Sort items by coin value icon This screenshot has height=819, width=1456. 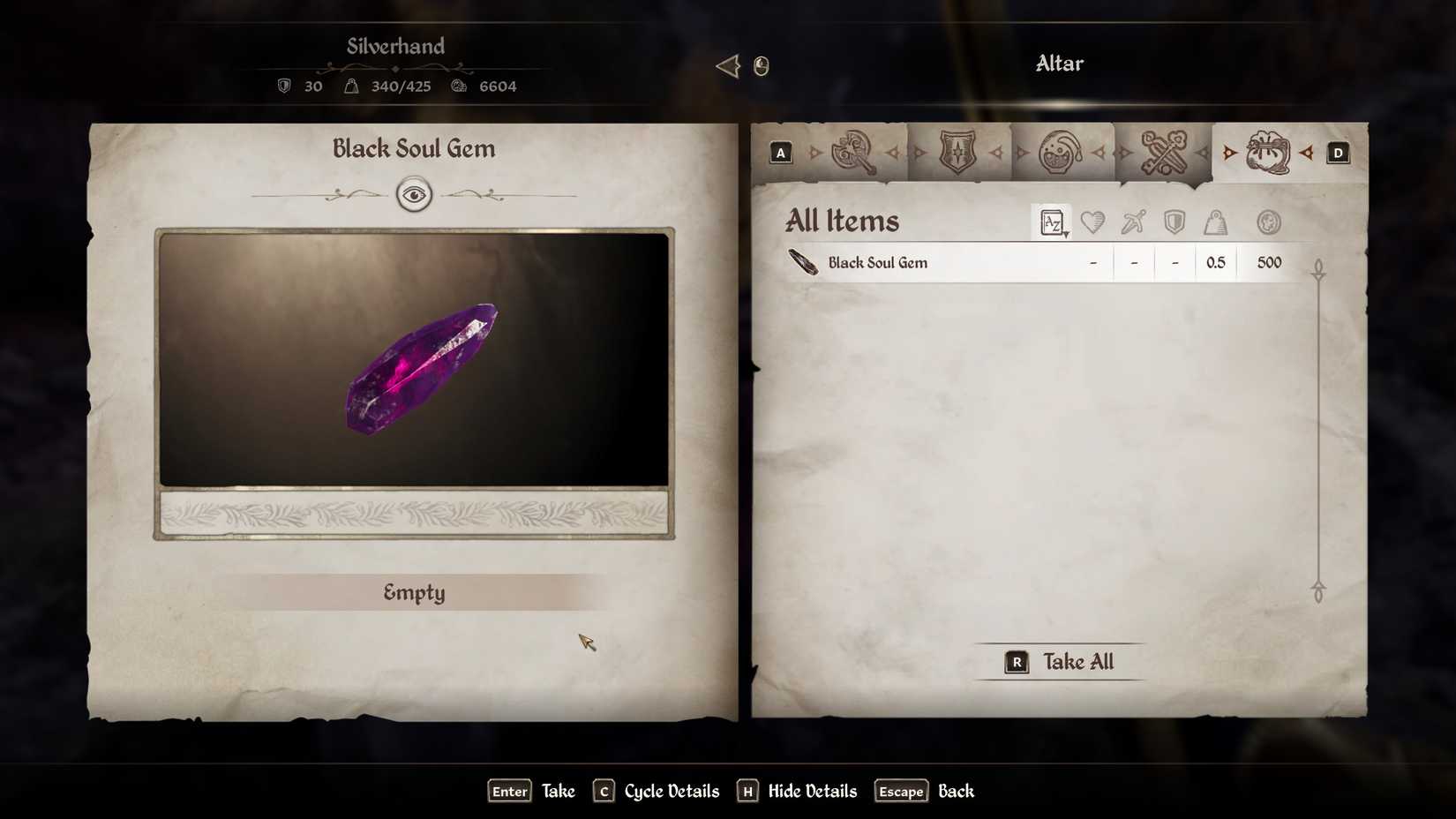(x=1269, y=222)
